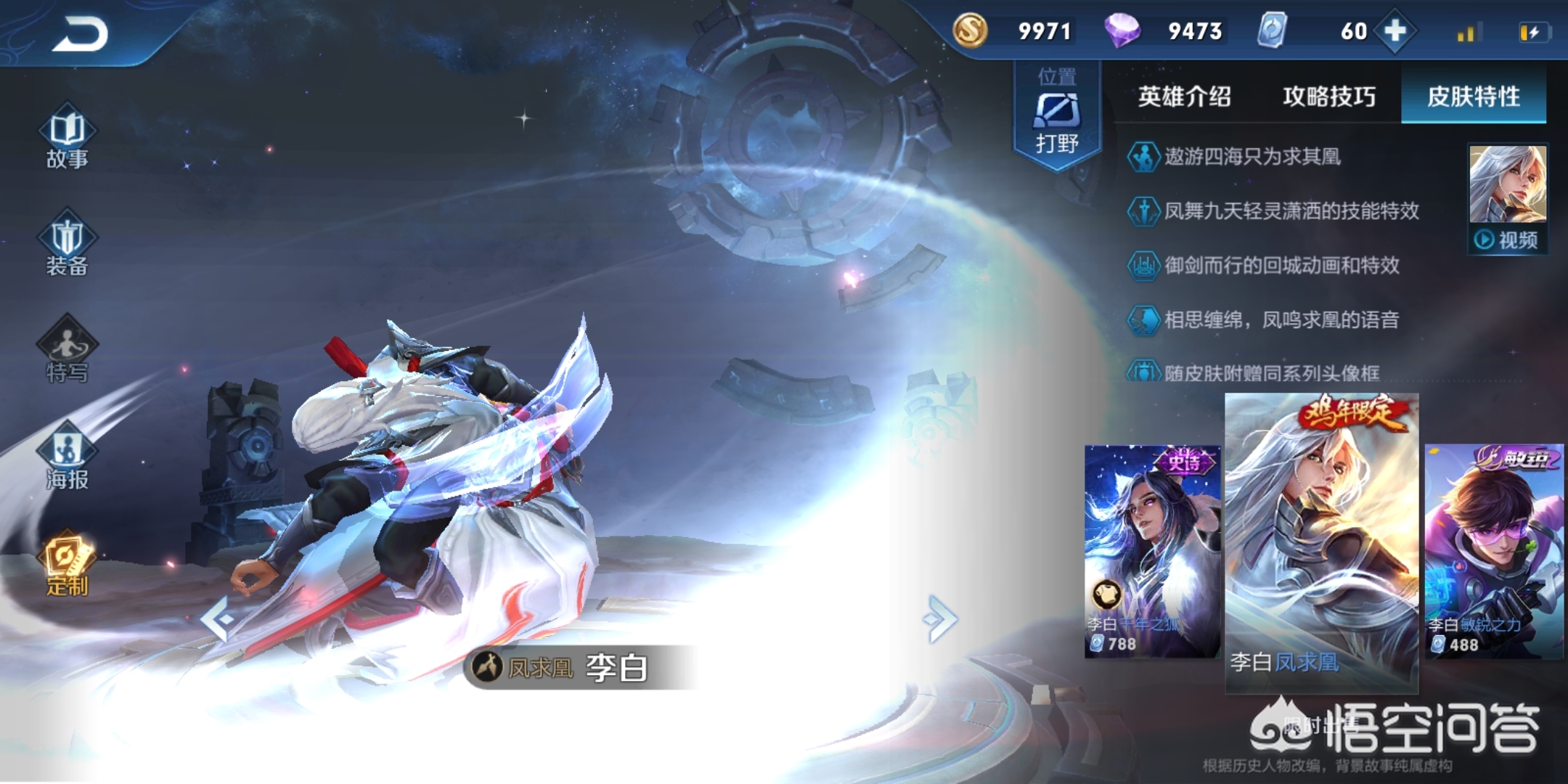Tap the purple diamond currency icon

[1122, 30]
